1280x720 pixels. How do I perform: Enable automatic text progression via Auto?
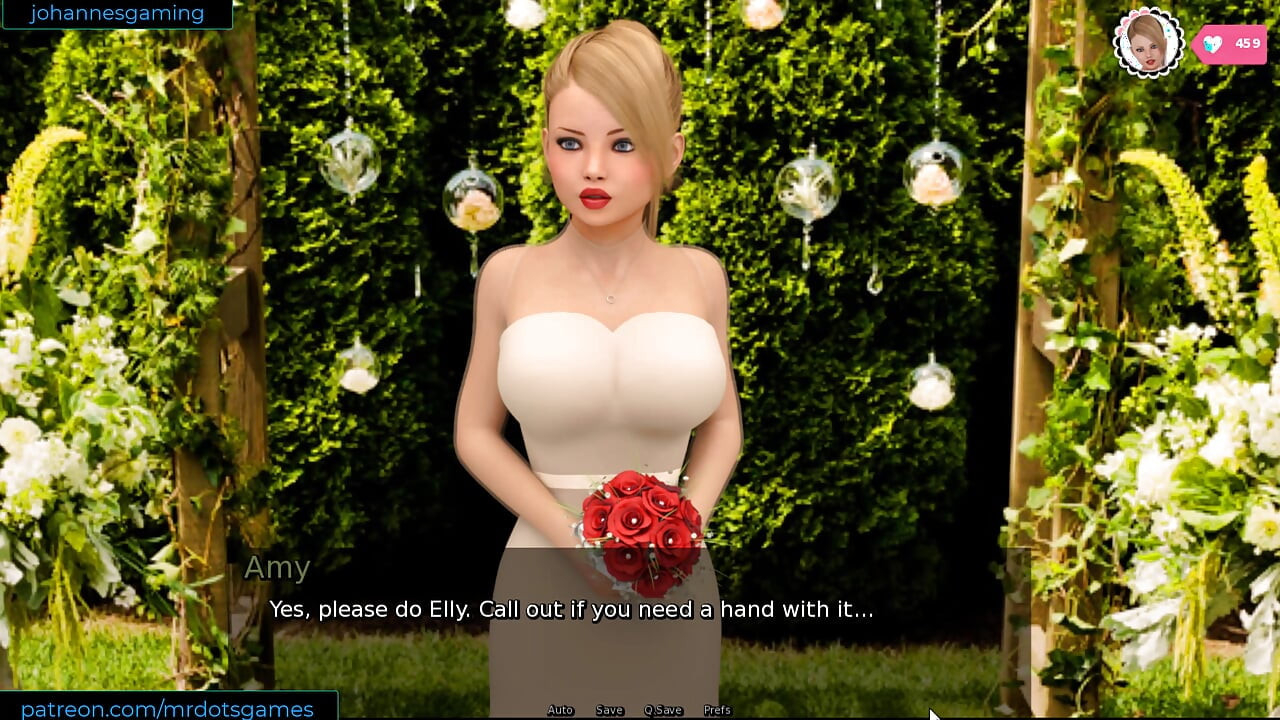click(559, 710)
